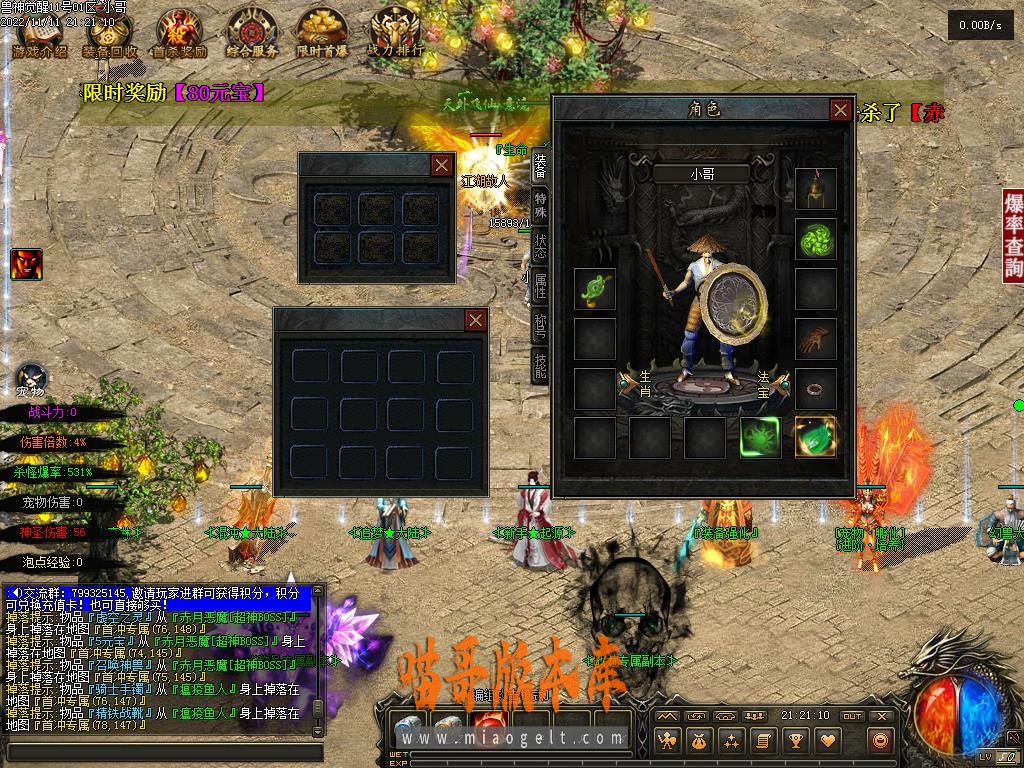Open 装备回收 equipment recycling

point(110,35)
